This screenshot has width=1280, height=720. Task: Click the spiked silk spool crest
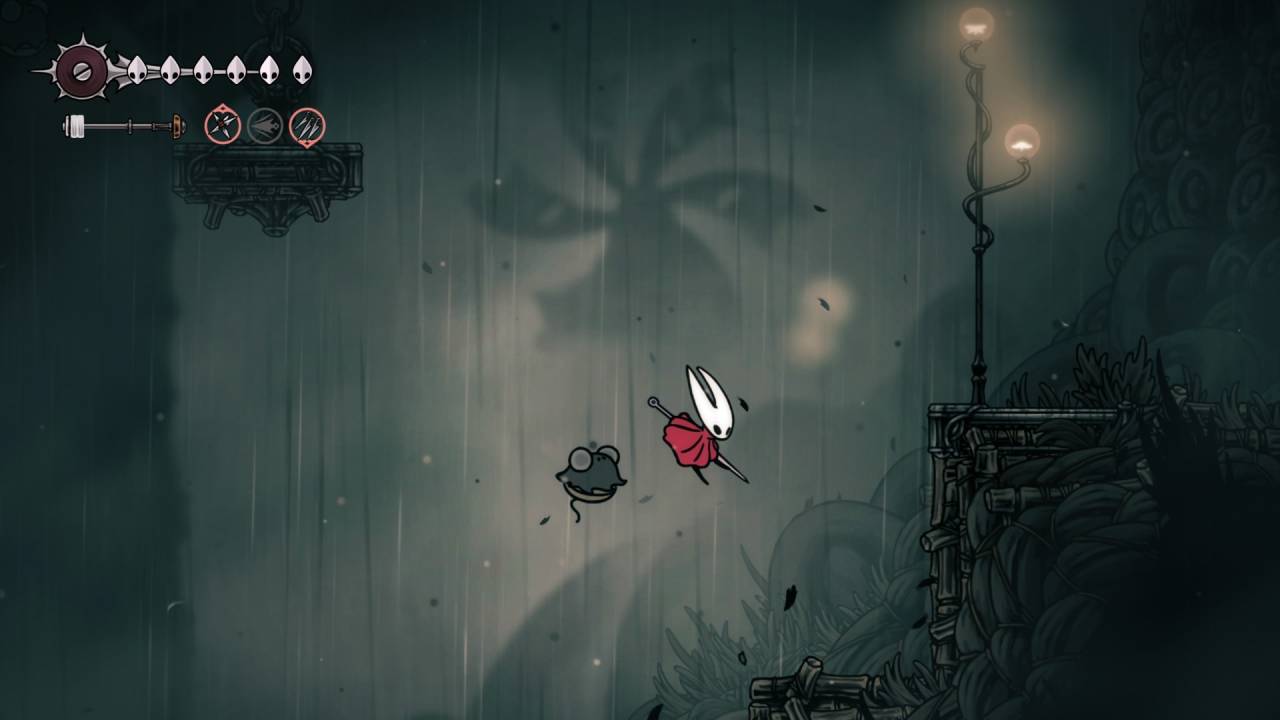tap(80, 70)
